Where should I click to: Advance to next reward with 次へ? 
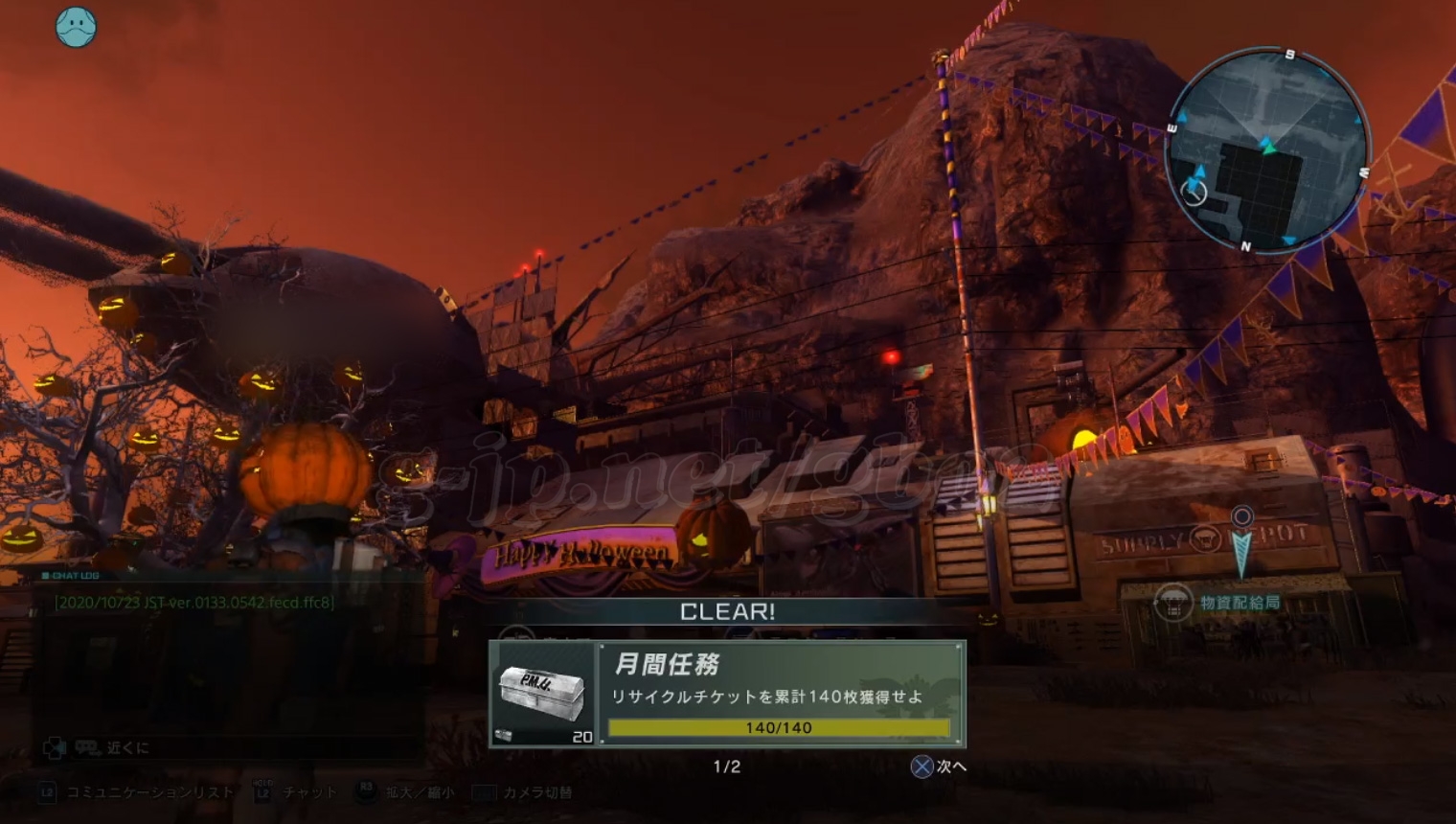click(939, 767)
